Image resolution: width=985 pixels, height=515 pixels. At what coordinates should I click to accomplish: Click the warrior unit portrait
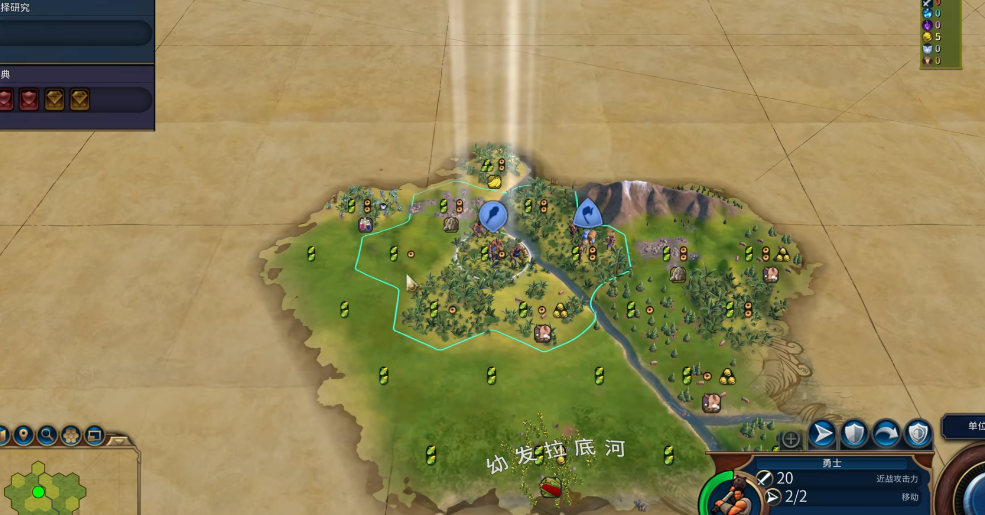pyautogui.click(x=728, y=494)
